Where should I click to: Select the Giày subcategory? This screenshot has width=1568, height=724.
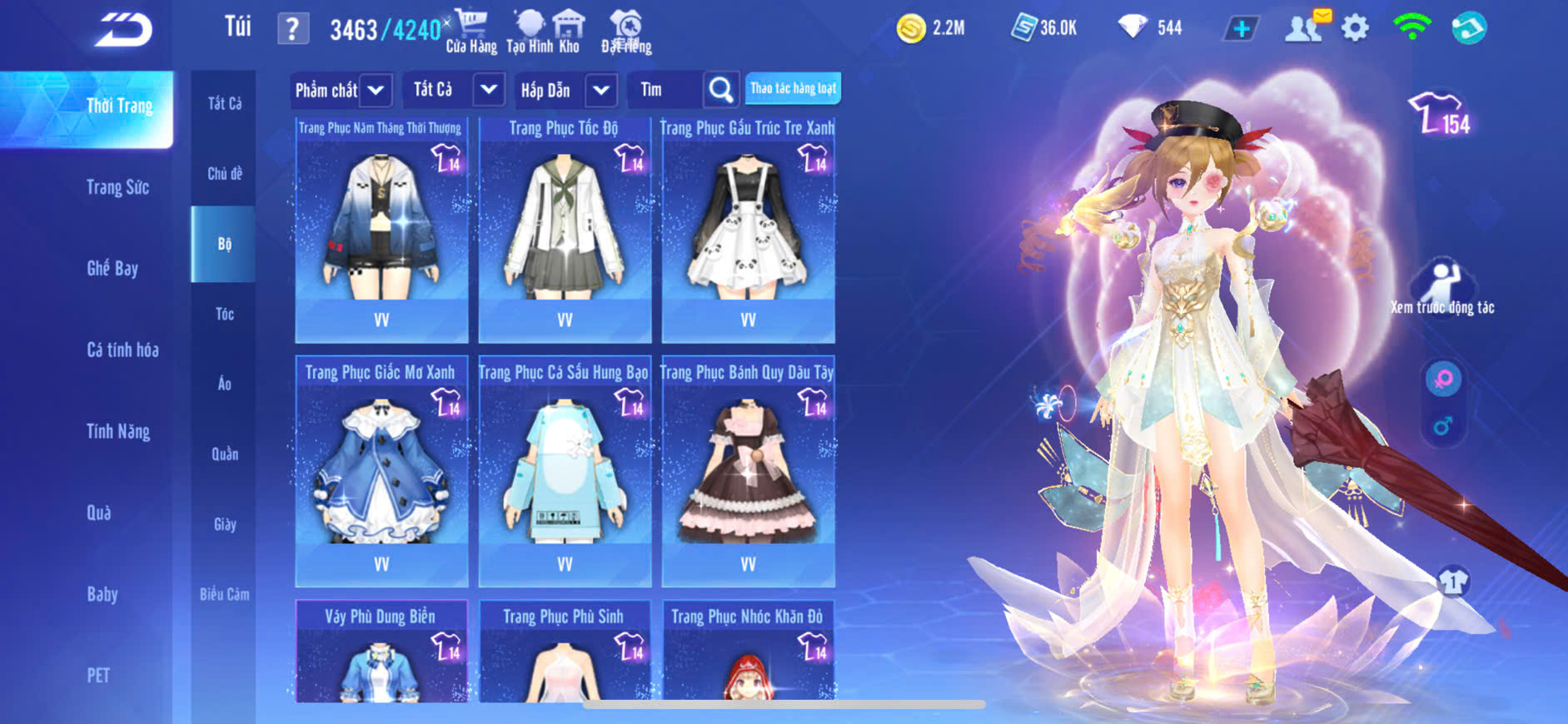coord(224,524)
